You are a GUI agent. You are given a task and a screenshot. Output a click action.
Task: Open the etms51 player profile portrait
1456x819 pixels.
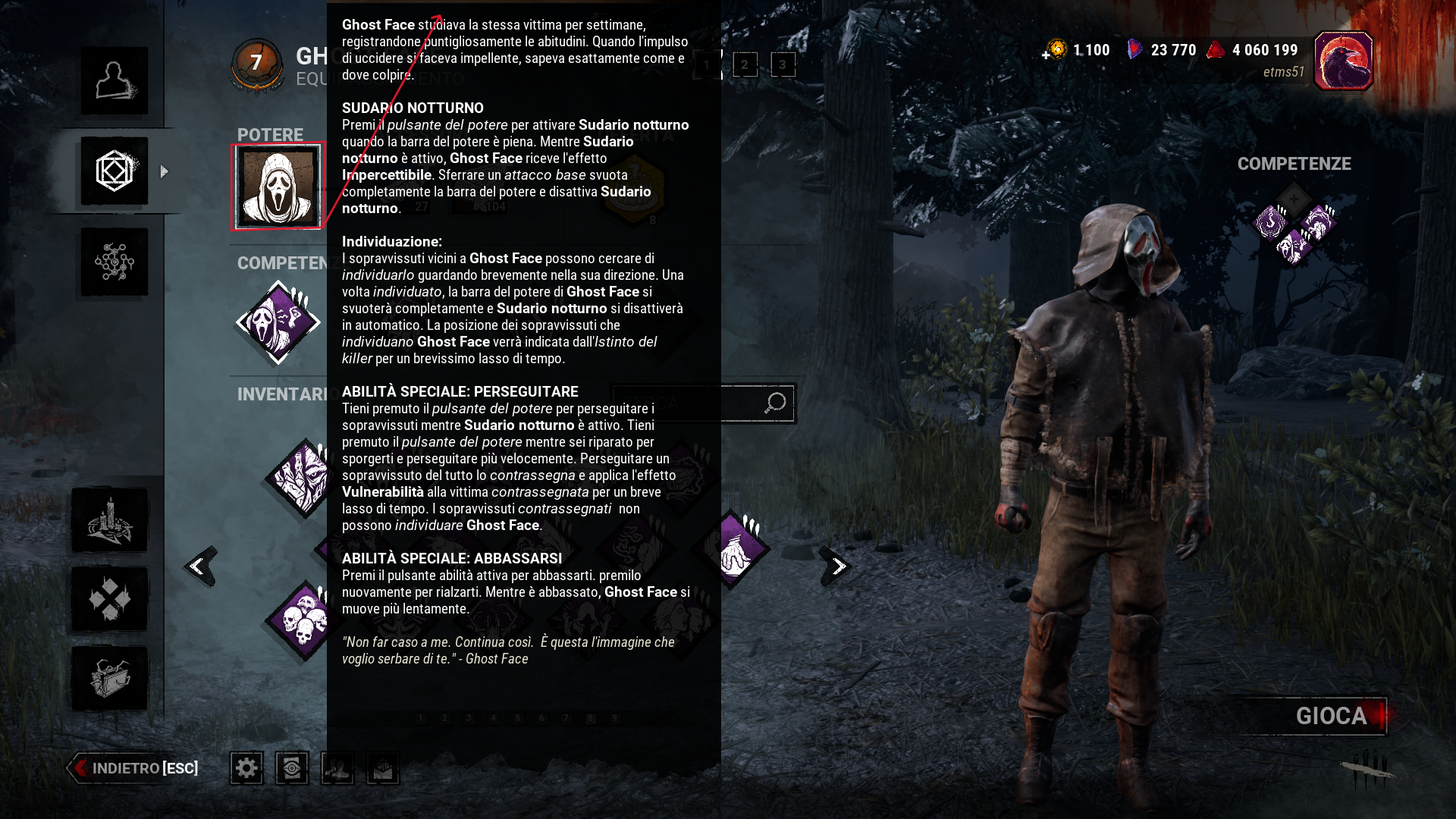coord(1344,61)
